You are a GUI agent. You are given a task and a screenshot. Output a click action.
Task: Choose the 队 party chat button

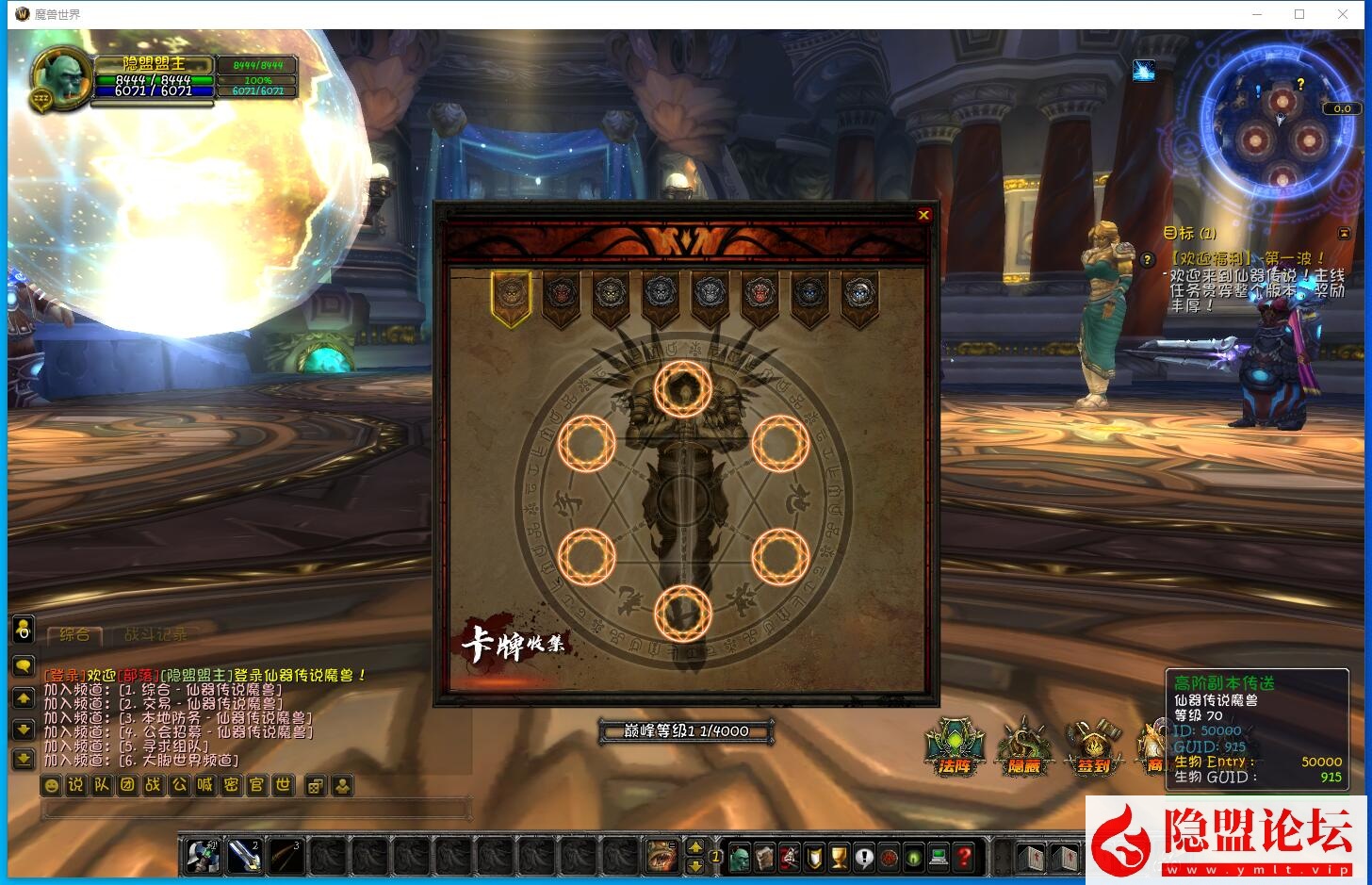point(102,785)
